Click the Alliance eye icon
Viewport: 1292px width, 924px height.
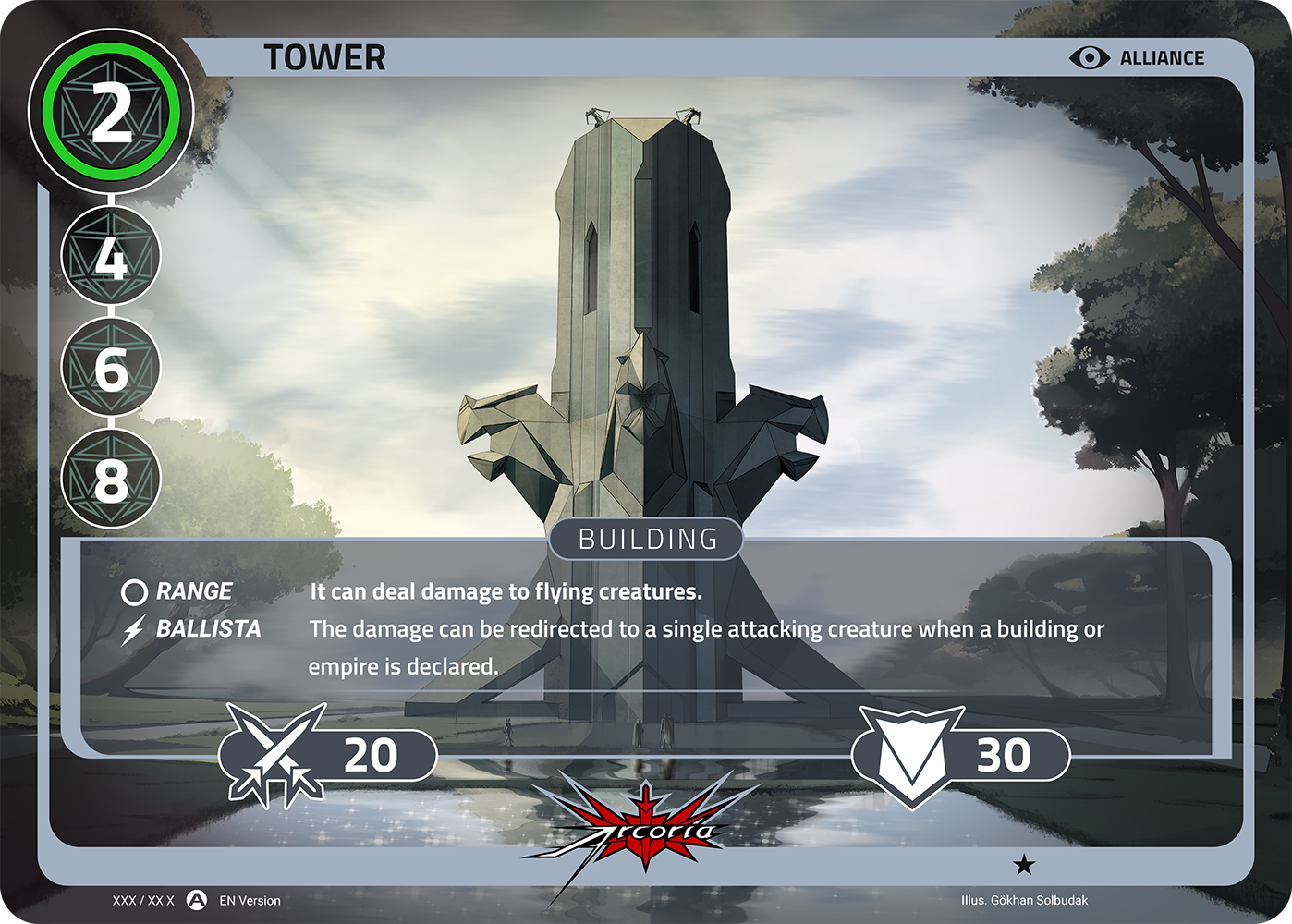tap(1090, 58)
